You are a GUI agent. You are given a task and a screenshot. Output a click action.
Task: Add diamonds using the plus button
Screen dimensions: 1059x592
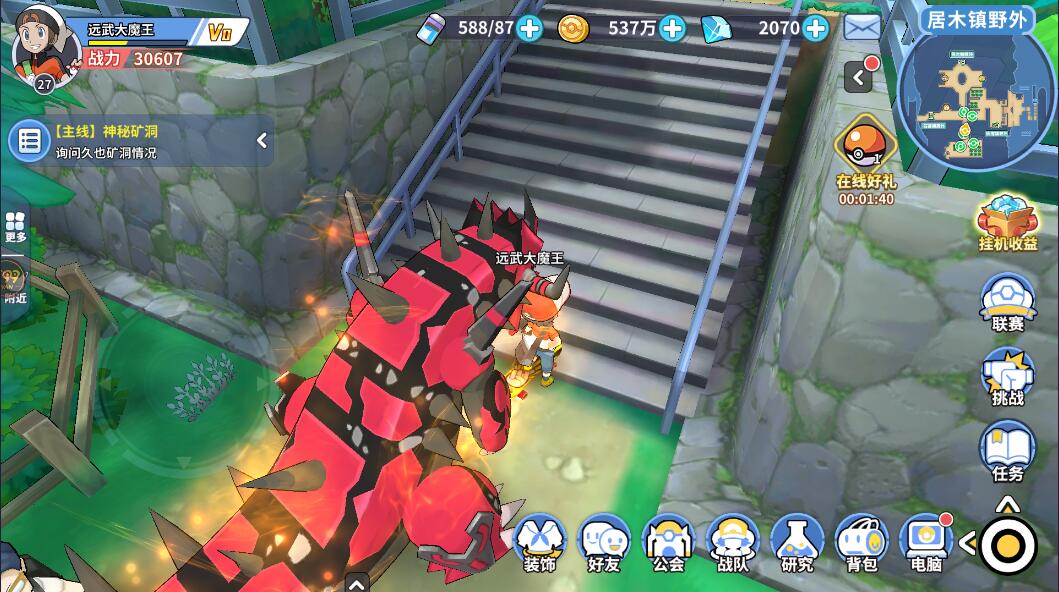(x=816, y=28)
